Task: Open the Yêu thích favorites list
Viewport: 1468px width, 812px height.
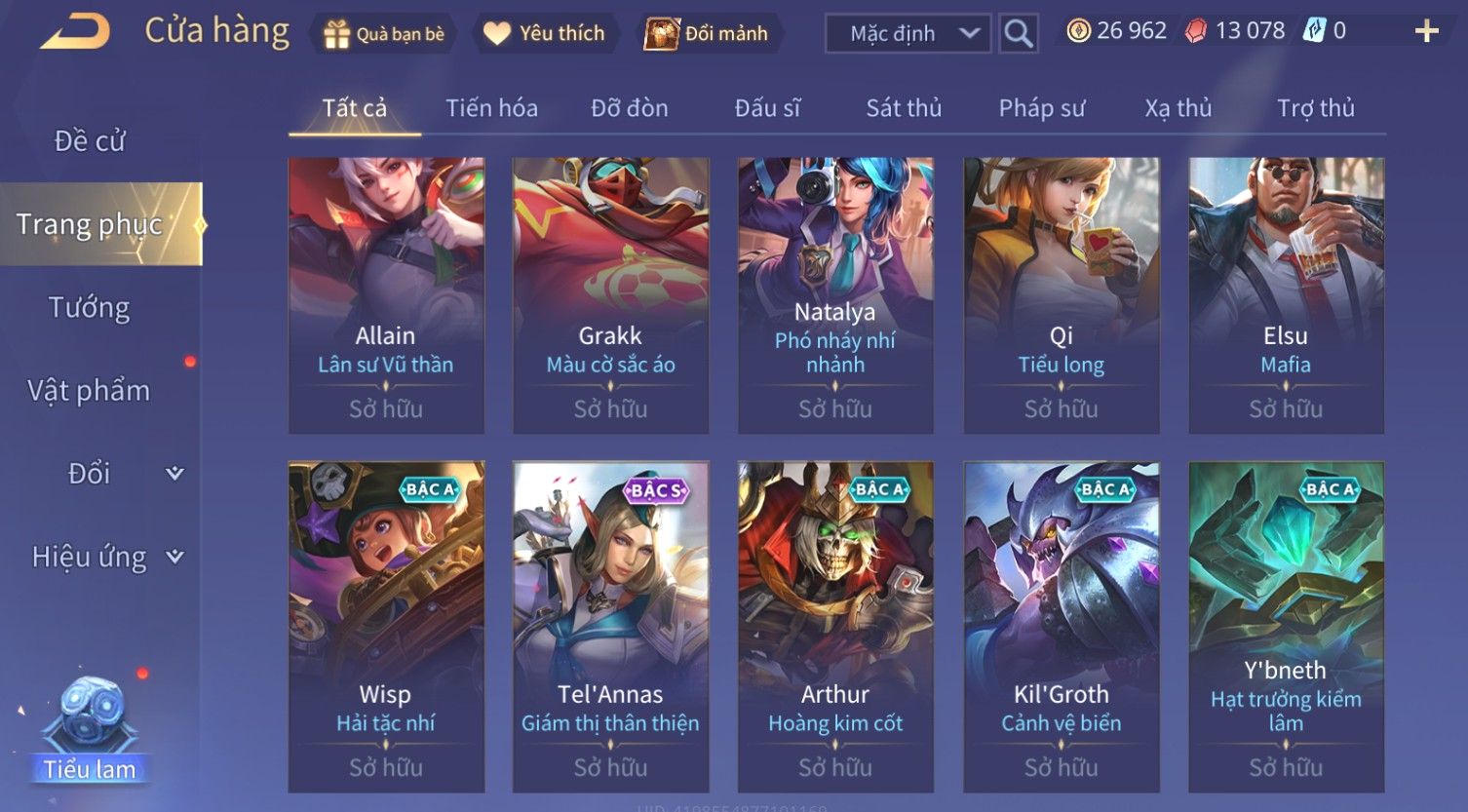Action: (x=545, y=34)
